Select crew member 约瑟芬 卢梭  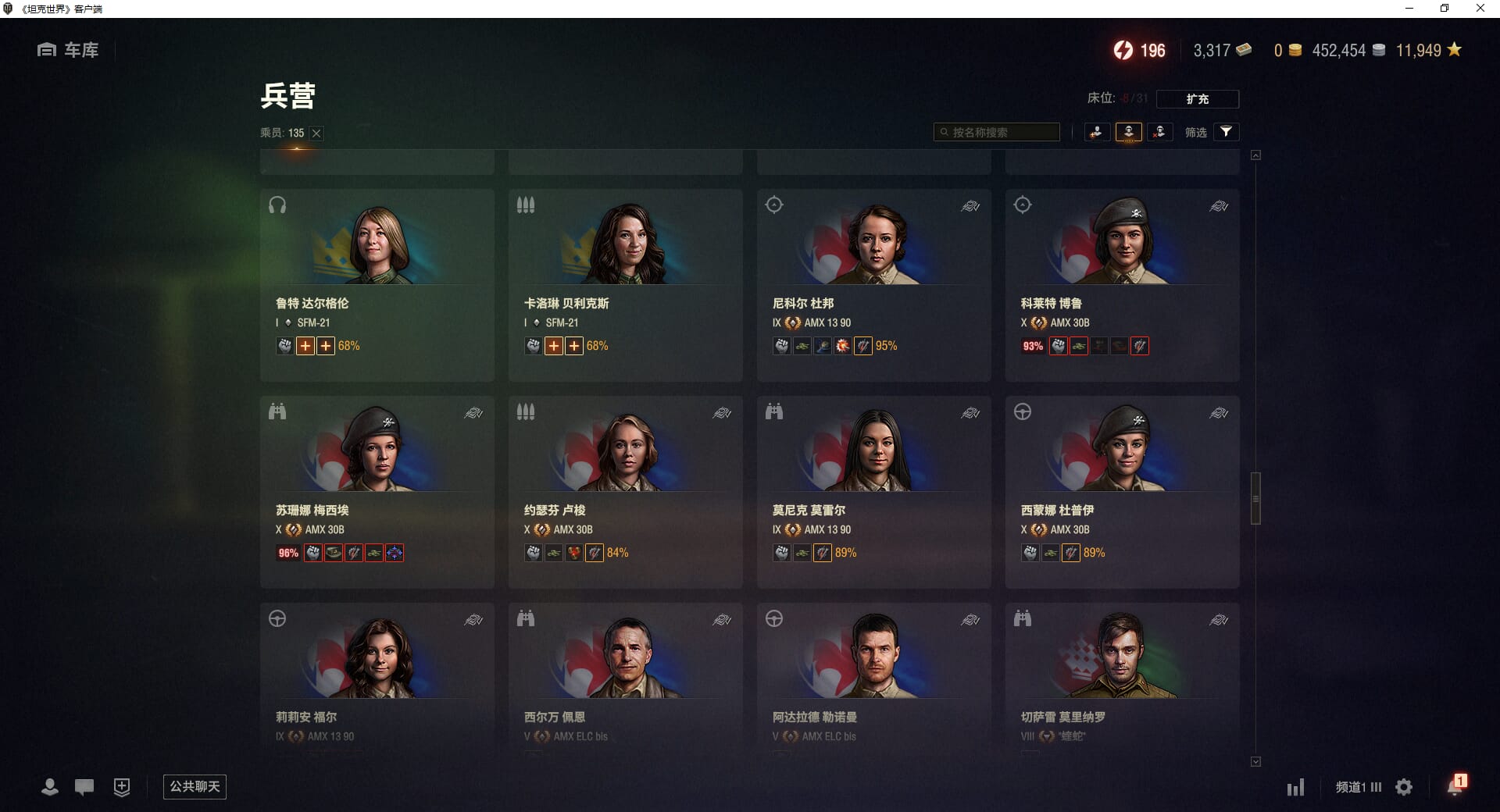point(625,492)
